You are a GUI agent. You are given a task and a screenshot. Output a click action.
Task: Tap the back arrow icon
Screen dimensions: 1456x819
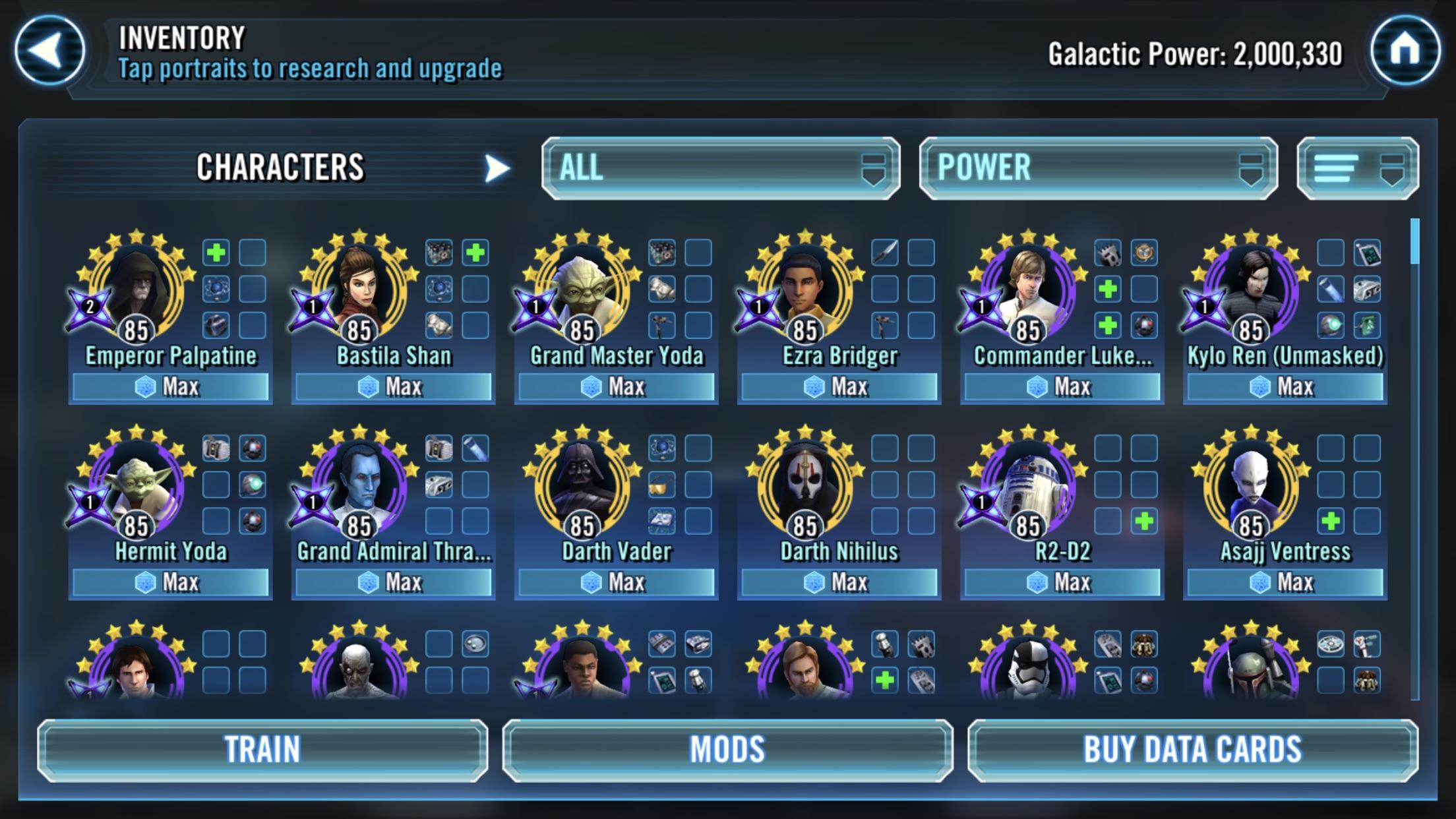[x=50, y=50]
